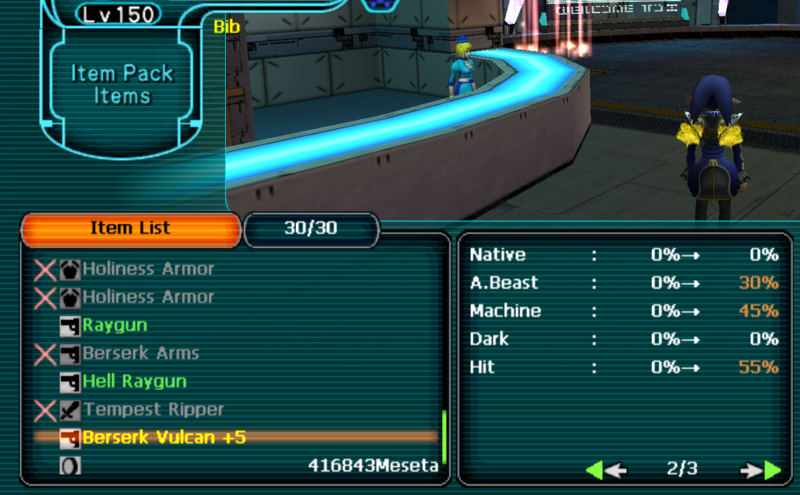Select the Item List tab

(x=130, y=228)
